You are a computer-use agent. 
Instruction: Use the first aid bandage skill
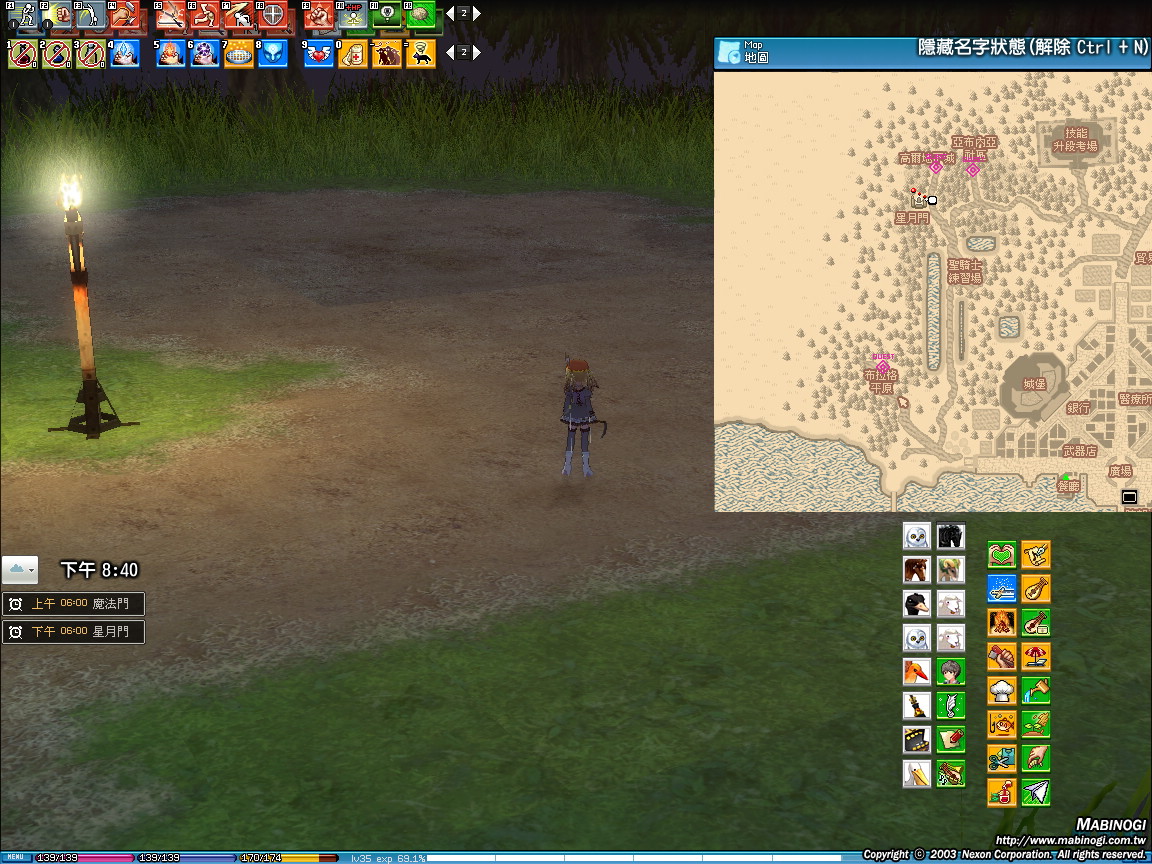[x=352, y=53]
